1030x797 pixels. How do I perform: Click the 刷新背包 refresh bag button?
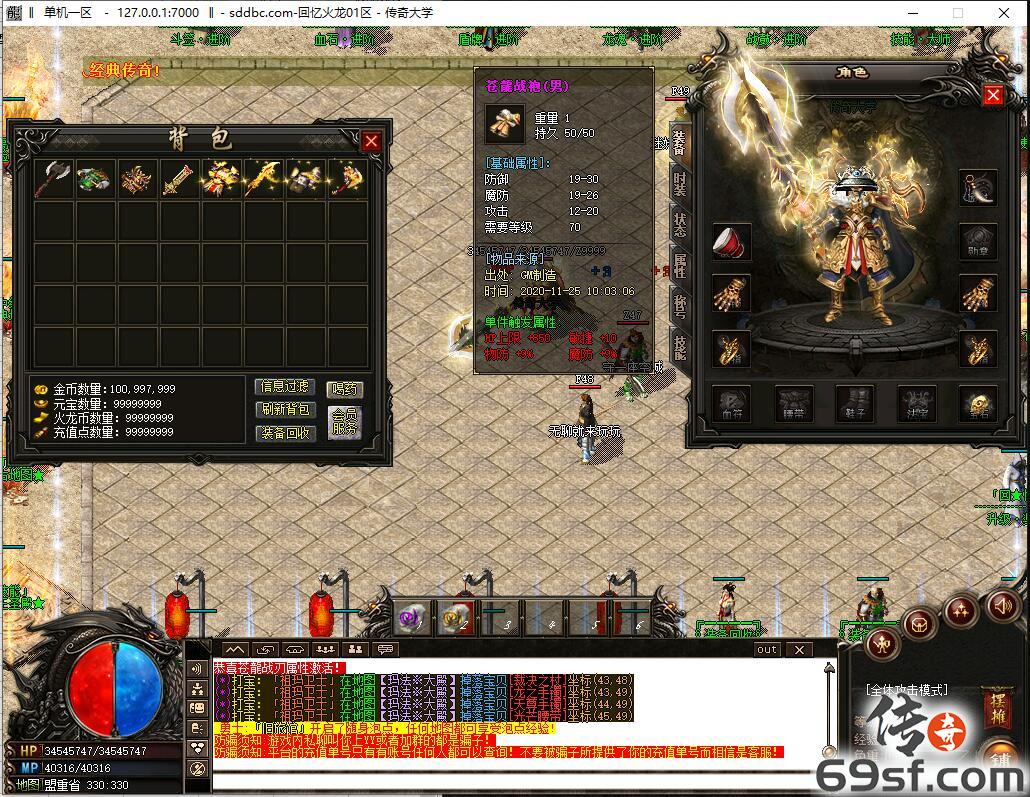pos(286,410)
